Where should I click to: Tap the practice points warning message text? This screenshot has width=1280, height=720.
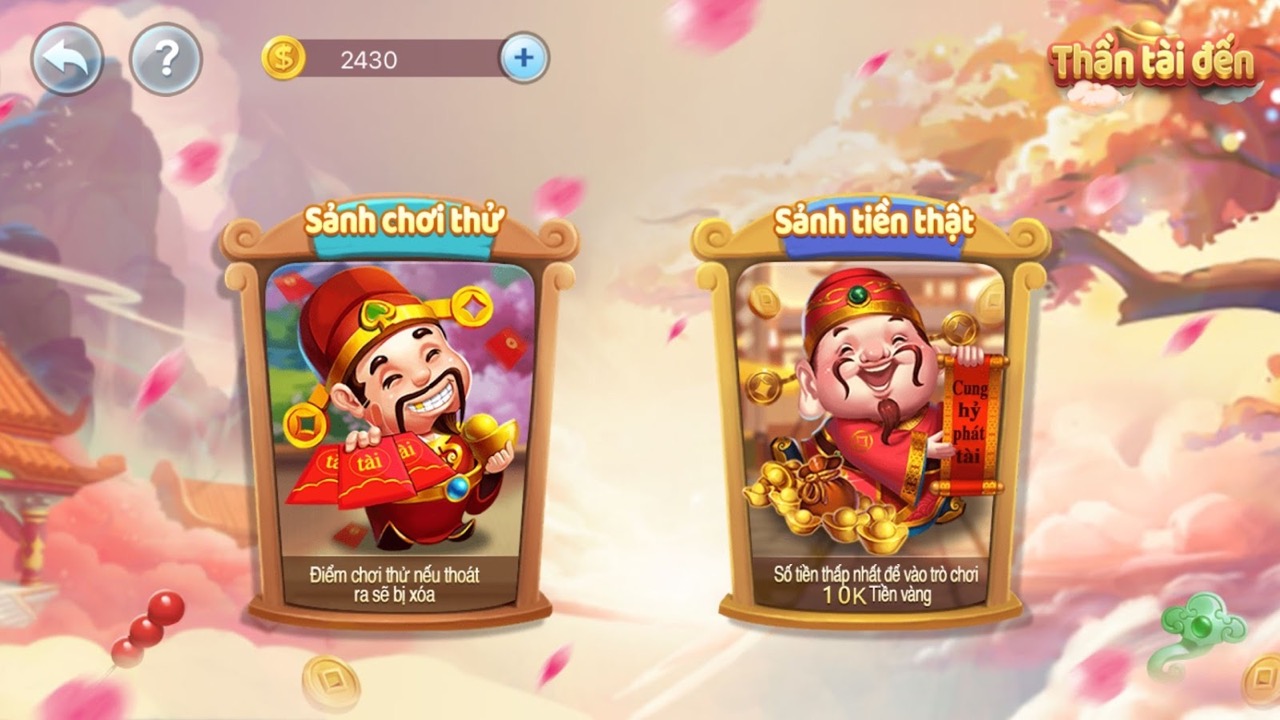393,584
